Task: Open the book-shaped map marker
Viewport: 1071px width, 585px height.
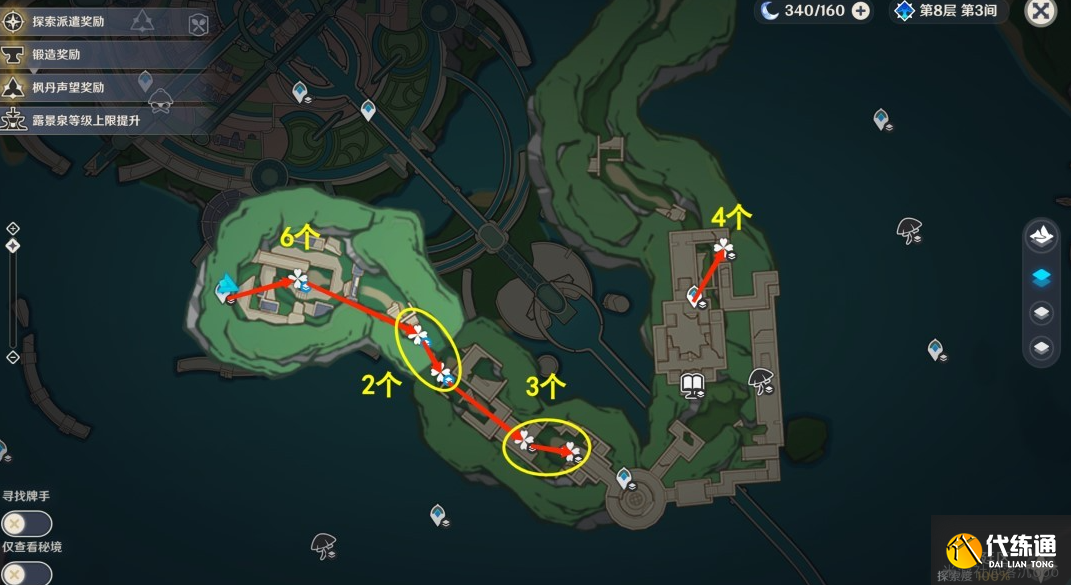Action: (x=691, y=383)
